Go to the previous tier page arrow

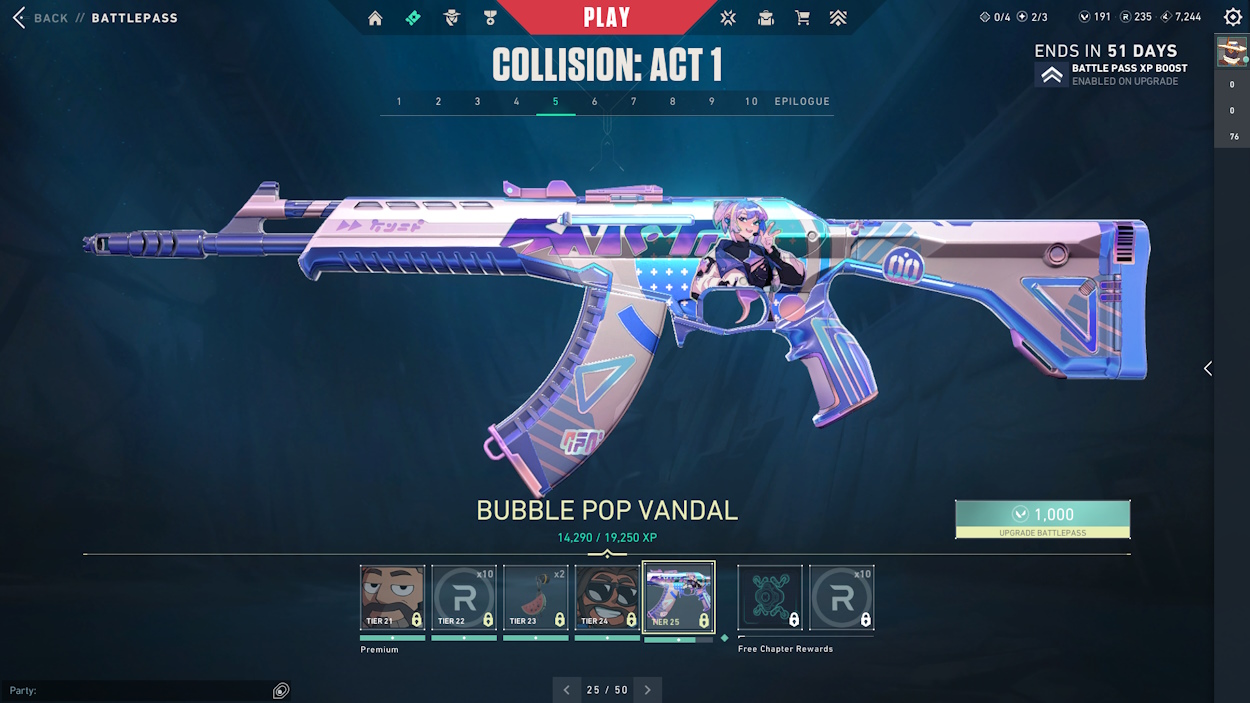click(567, 690)
